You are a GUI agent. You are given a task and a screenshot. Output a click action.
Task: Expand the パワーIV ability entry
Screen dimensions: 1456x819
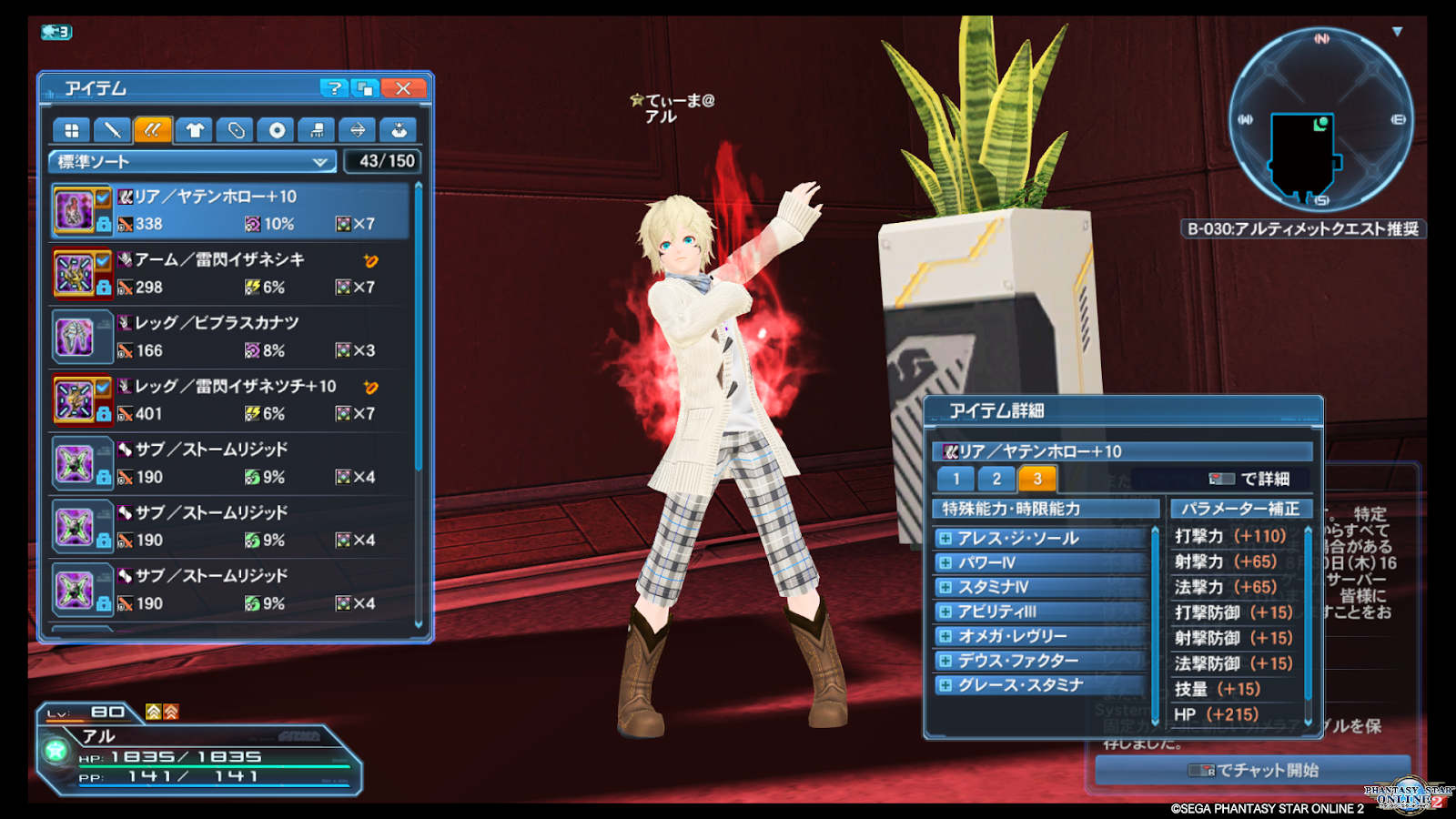click(946, 563)
